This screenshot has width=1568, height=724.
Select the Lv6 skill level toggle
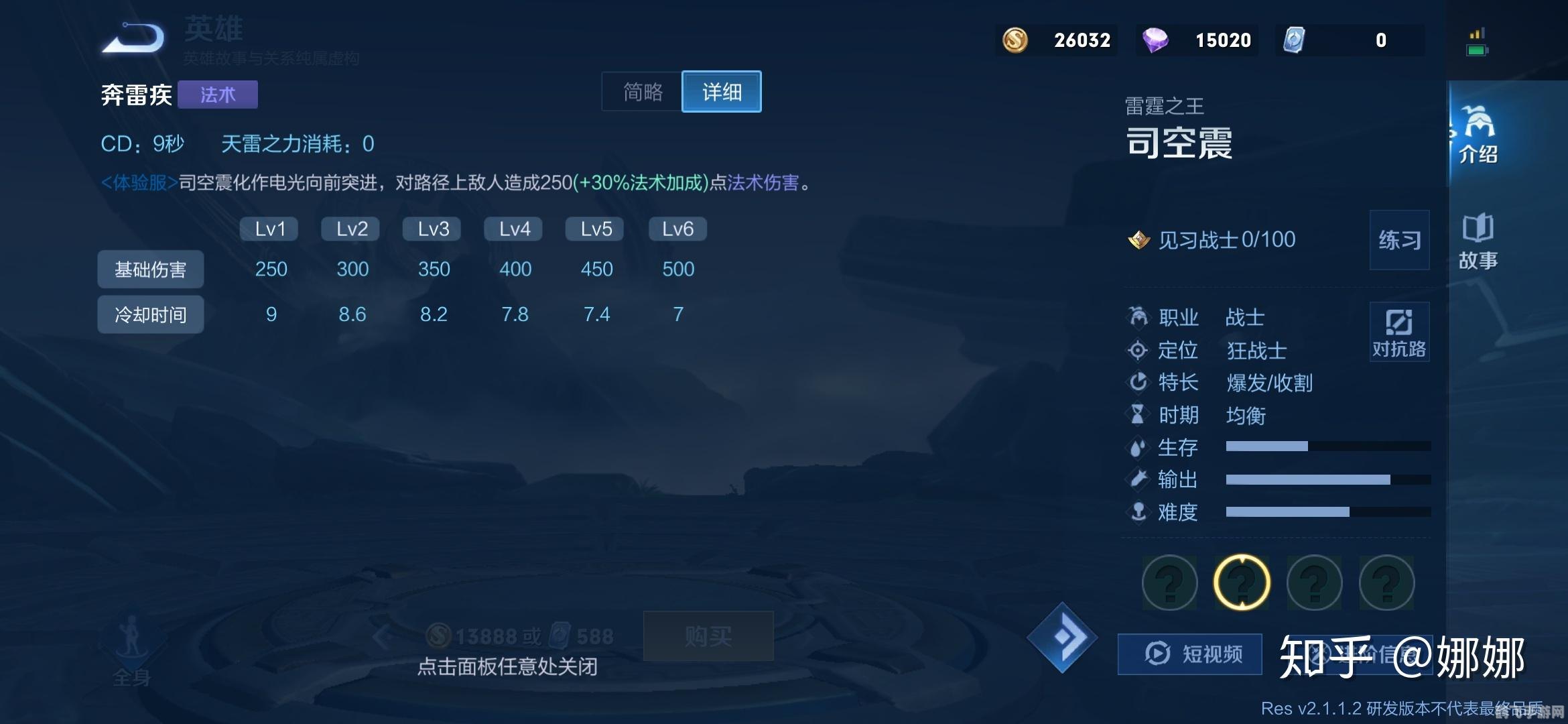(677, 229)
